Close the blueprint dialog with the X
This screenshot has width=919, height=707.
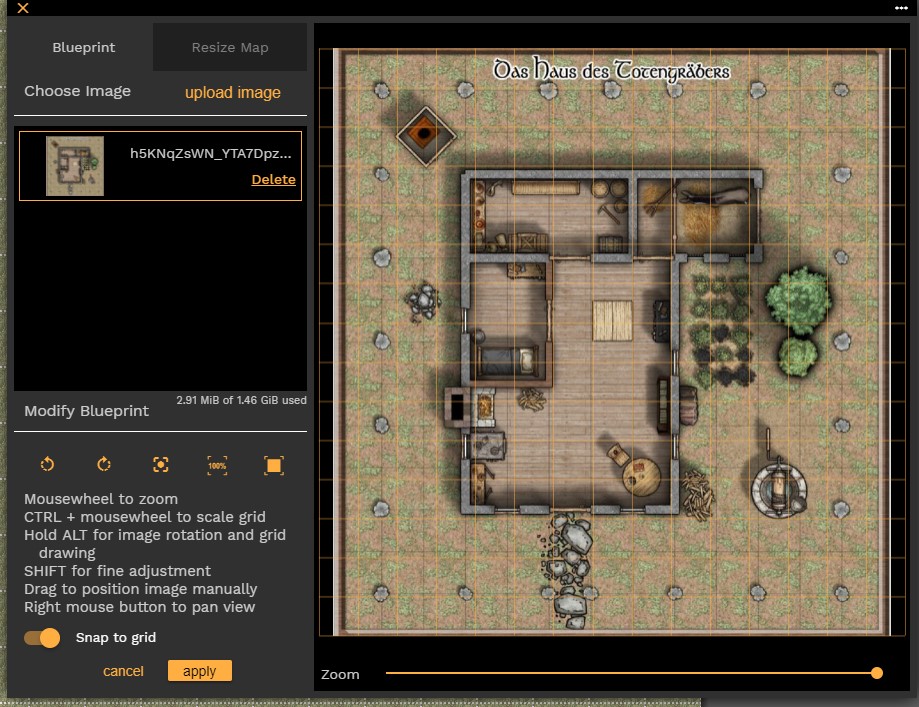pyautogui.click(x=23, y=8)
